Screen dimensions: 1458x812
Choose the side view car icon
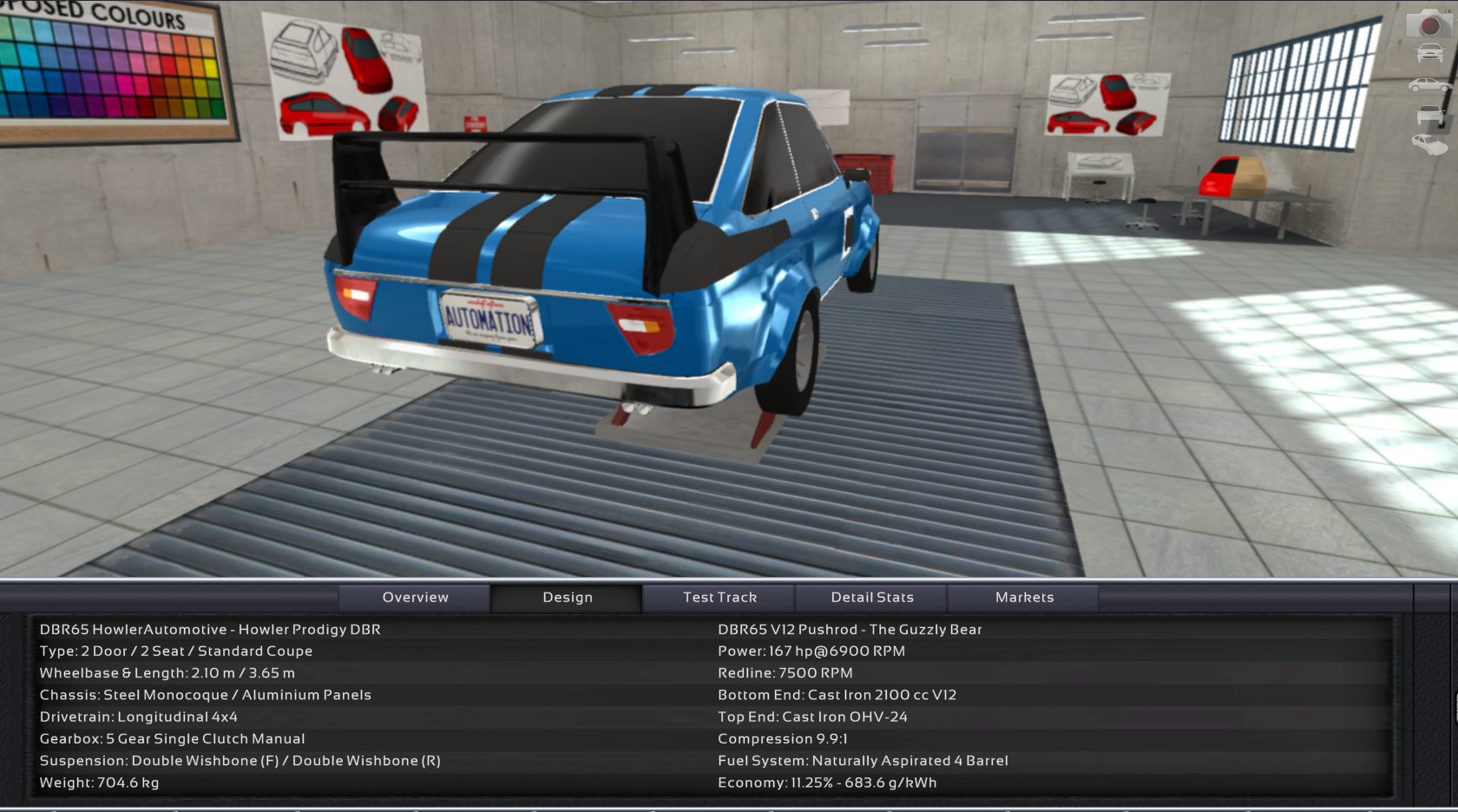[x=1429, y=85]
